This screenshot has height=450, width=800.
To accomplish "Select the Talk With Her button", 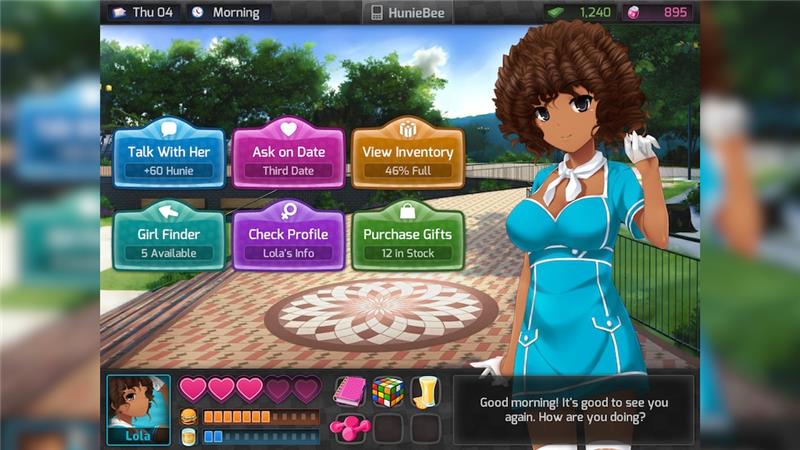I will tap(169, 157).
